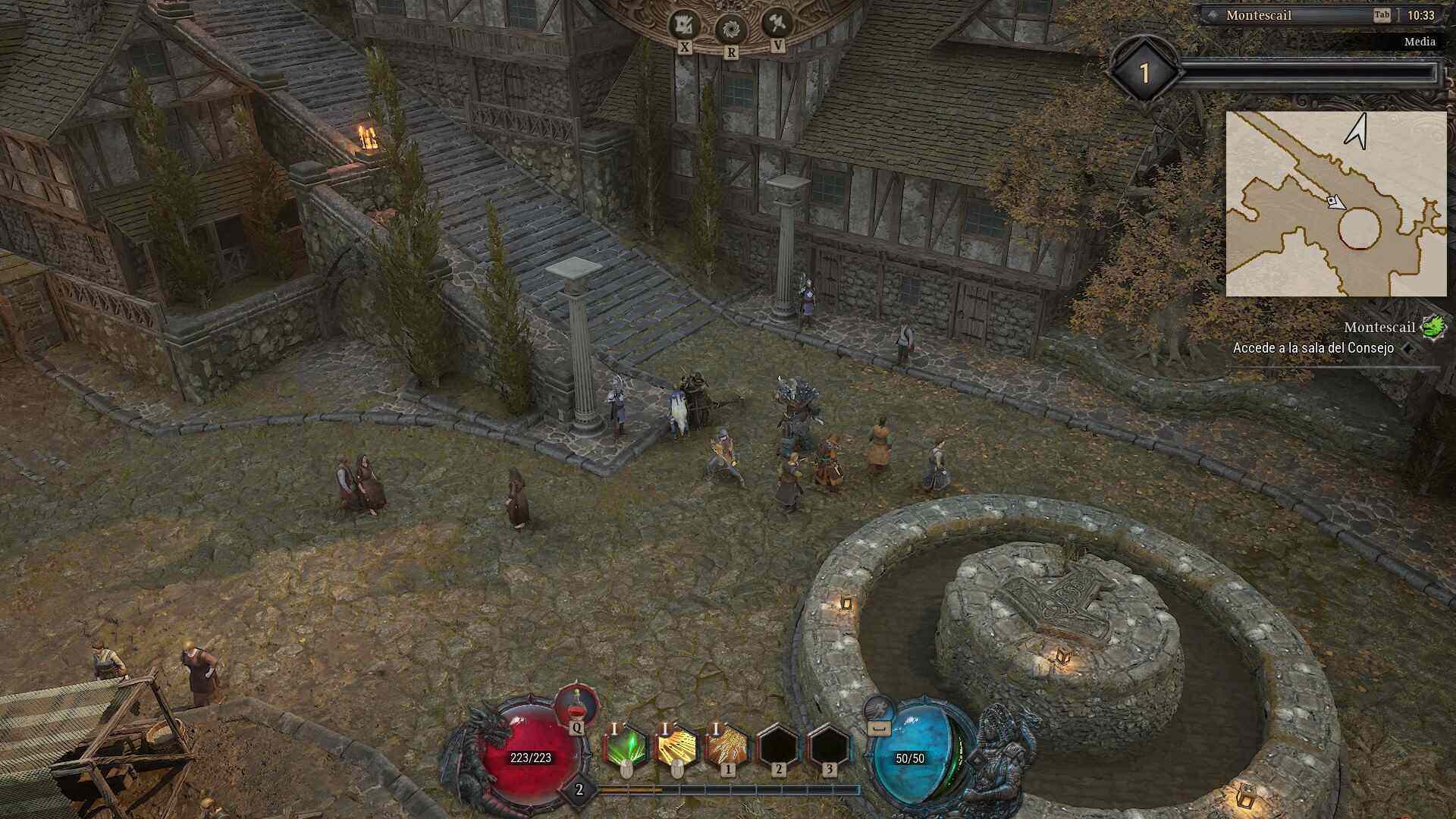Click the hammer icon at top center
1456x819 pixels.
777,24
